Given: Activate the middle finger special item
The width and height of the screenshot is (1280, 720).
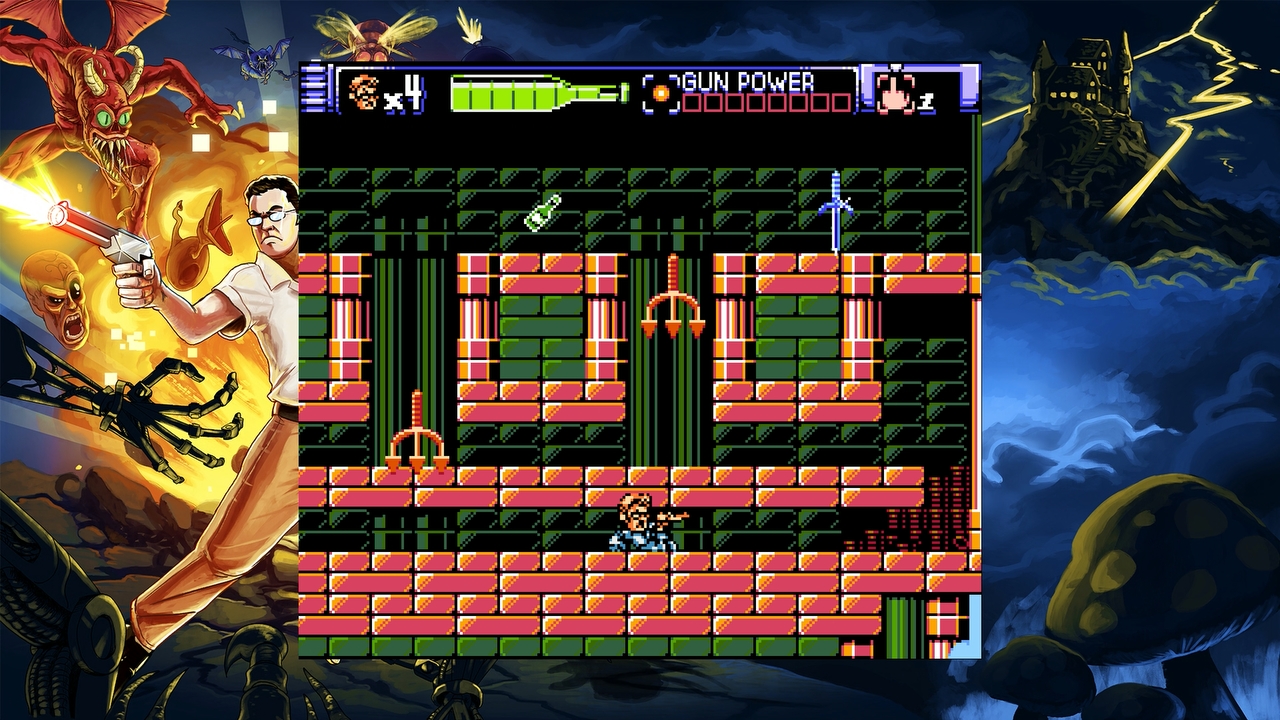Looking at the screenshot, I should pyautogui.click(x=896, y=92).
